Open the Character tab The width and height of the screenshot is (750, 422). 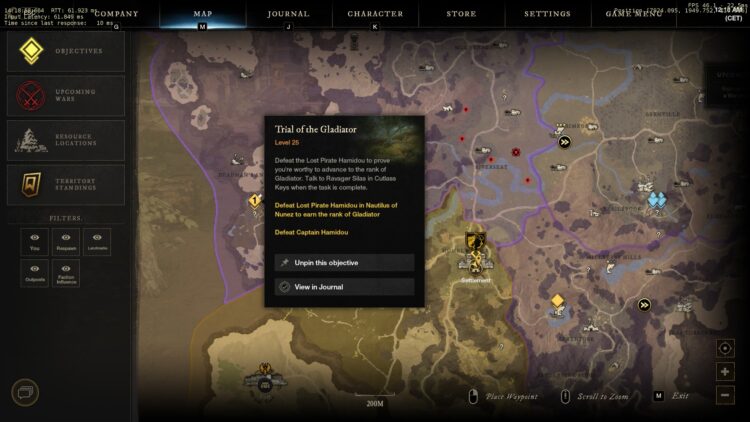(375, 14)
